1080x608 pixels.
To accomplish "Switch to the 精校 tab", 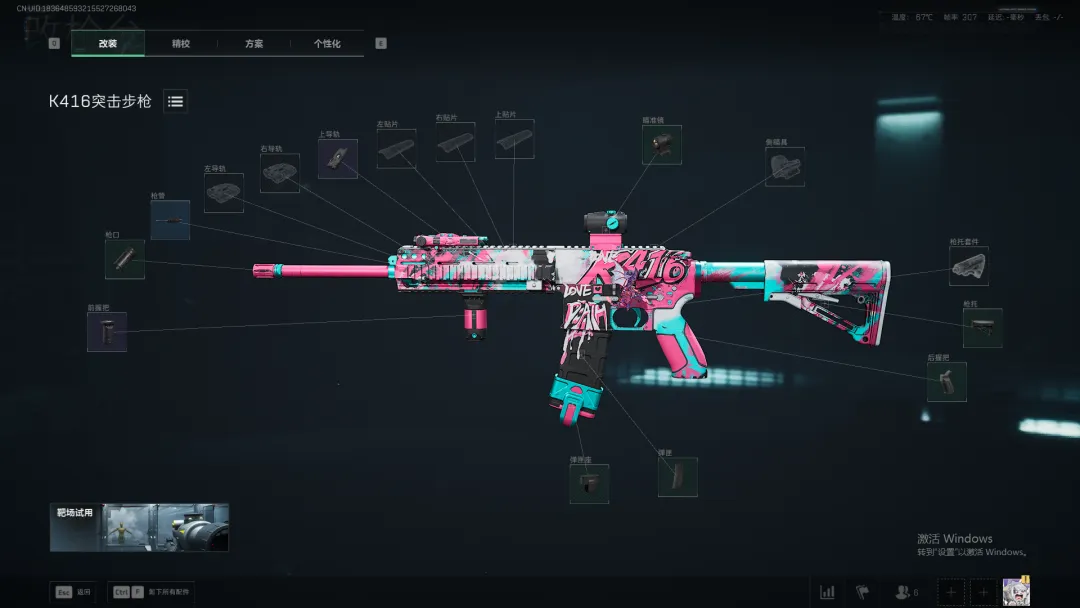I will (x=181, y=44).
